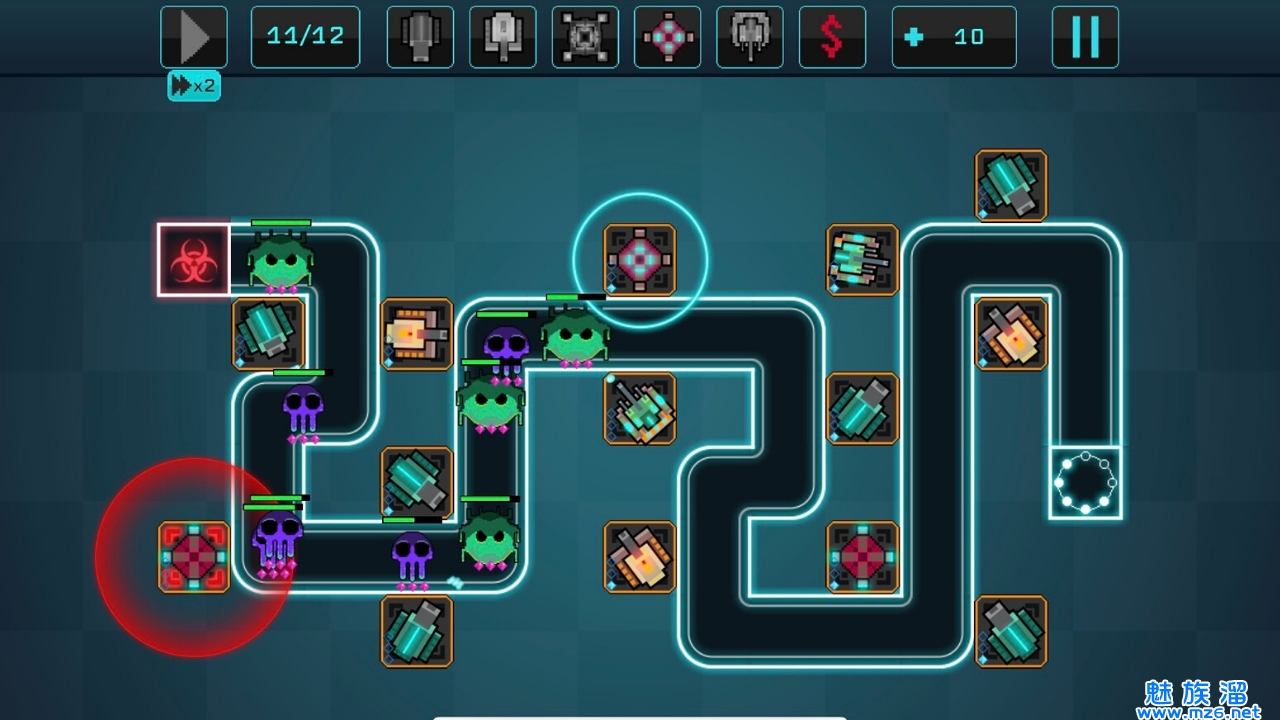Activate the red dollar sell button
This screenshot has height=720, width=1280.
[x=832, y=37]
